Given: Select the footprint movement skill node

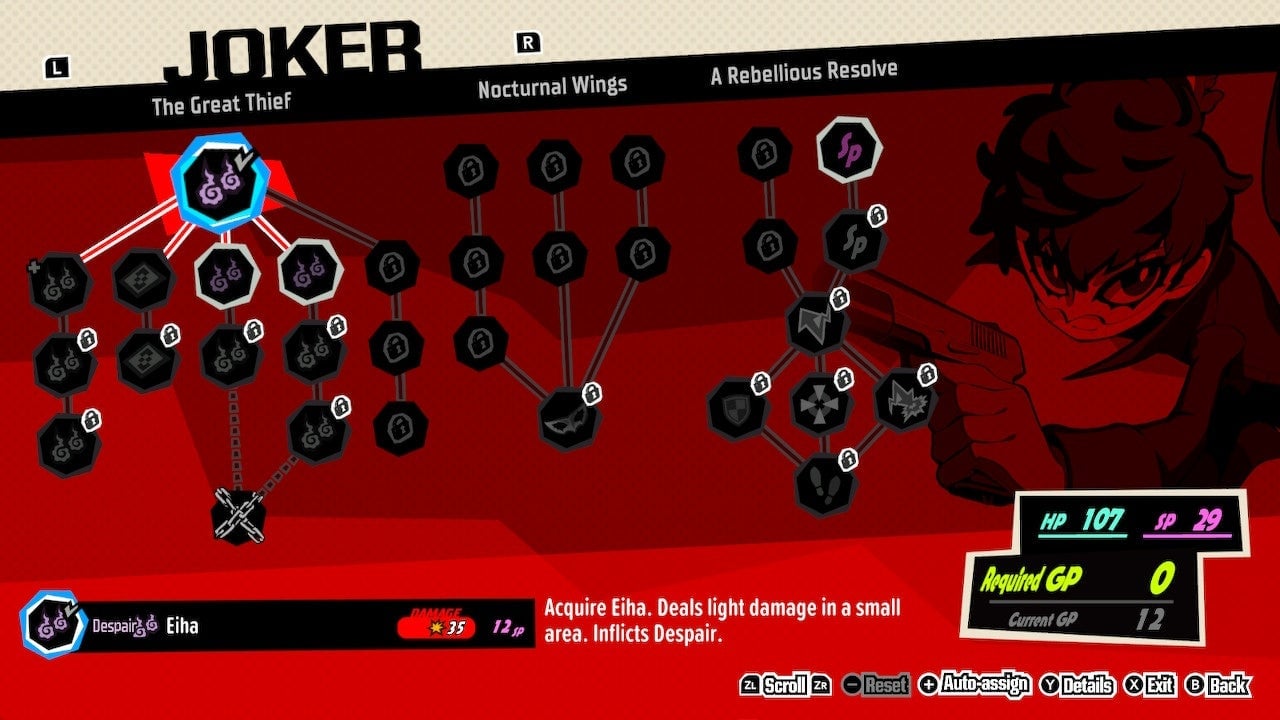Looking at the screenshot, I should (x=823, y=485).
